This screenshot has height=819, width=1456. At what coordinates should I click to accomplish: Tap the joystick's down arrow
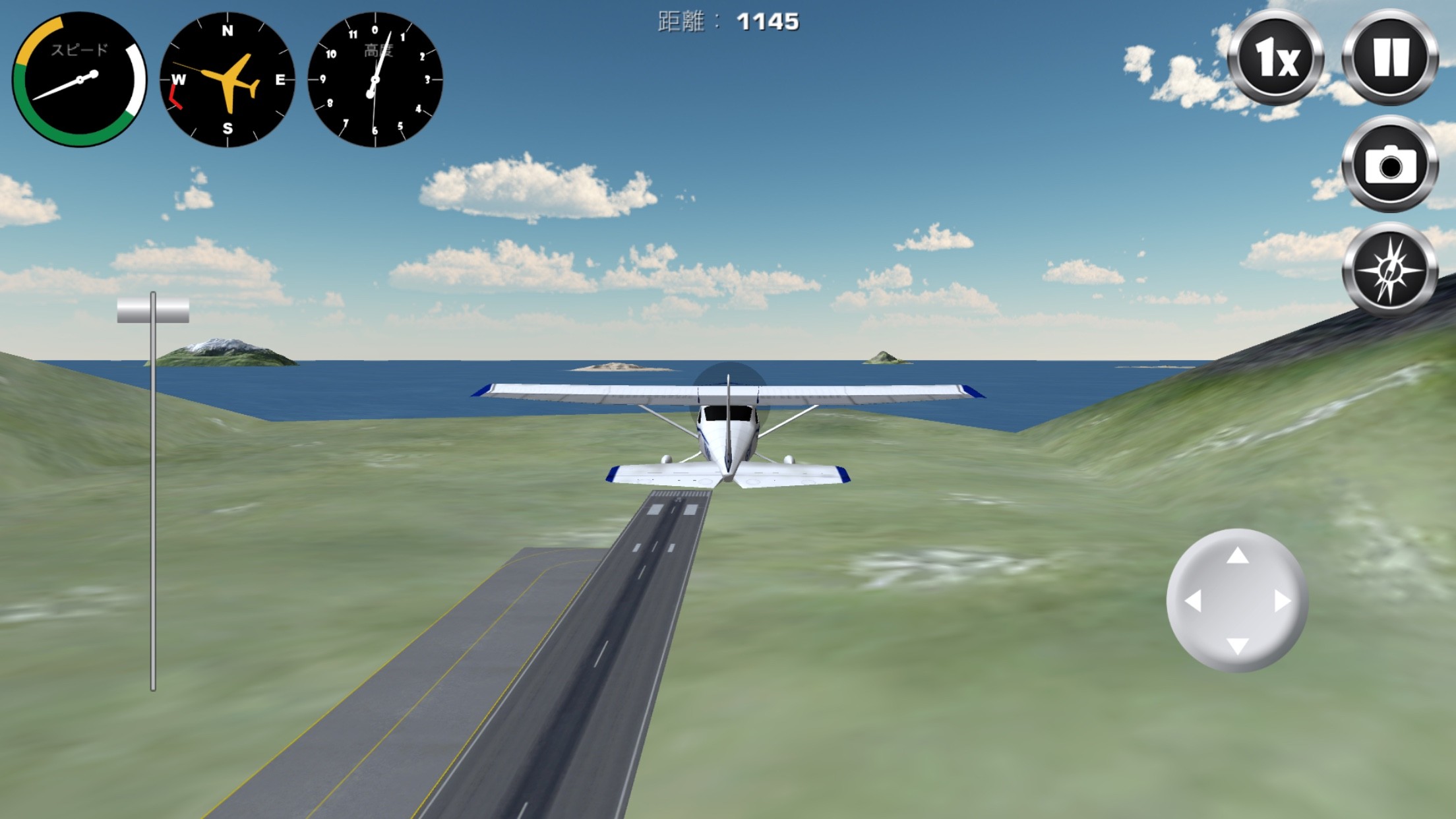click(1237, 646)
